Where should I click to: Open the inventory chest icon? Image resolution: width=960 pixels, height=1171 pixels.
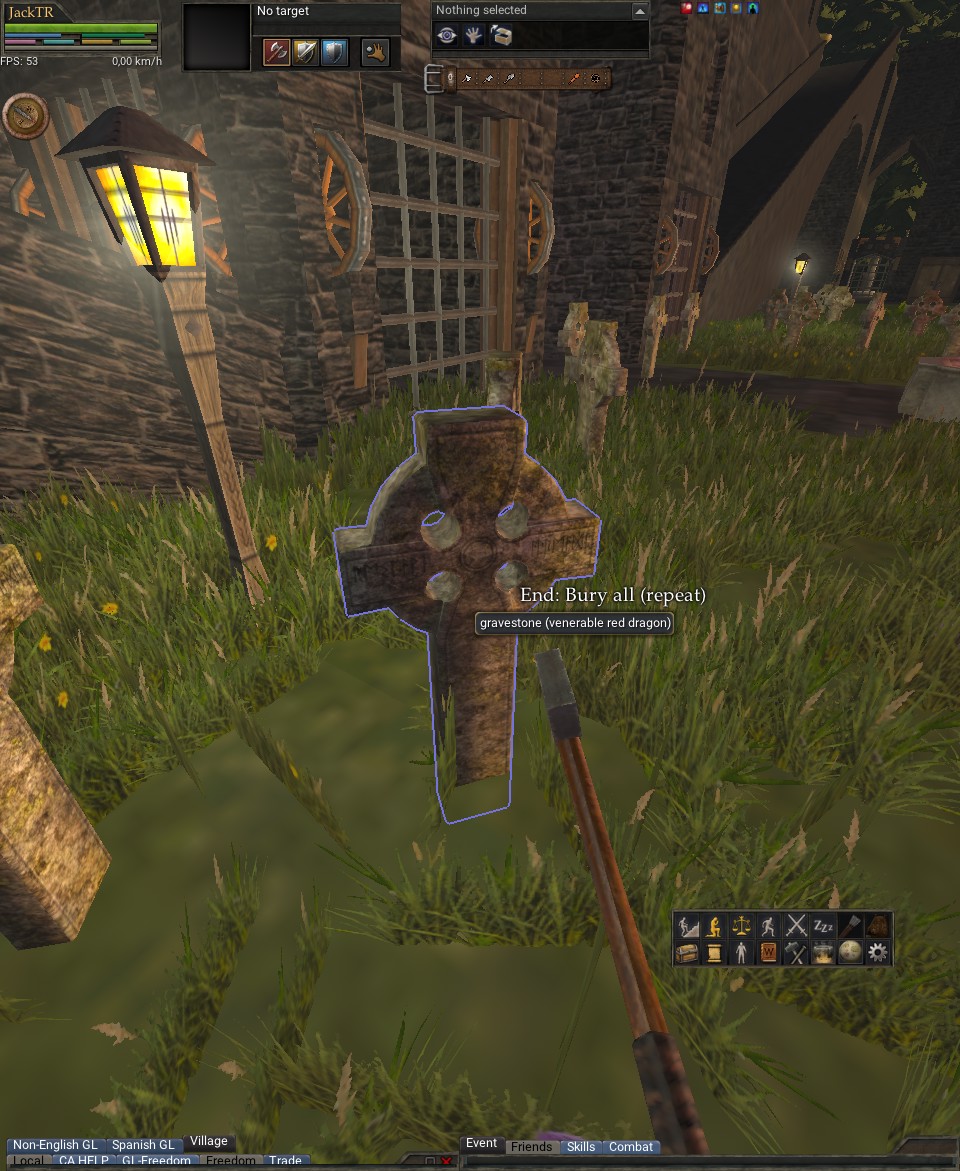pos(687,953)
